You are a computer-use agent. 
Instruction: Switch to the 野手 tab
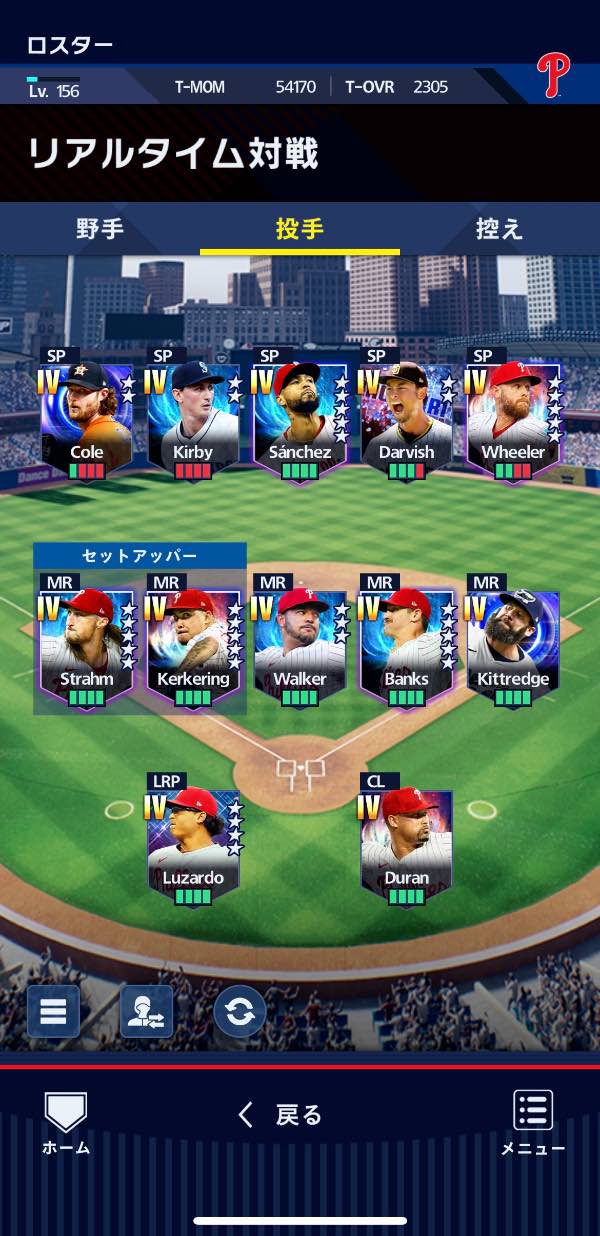point(100,229)
